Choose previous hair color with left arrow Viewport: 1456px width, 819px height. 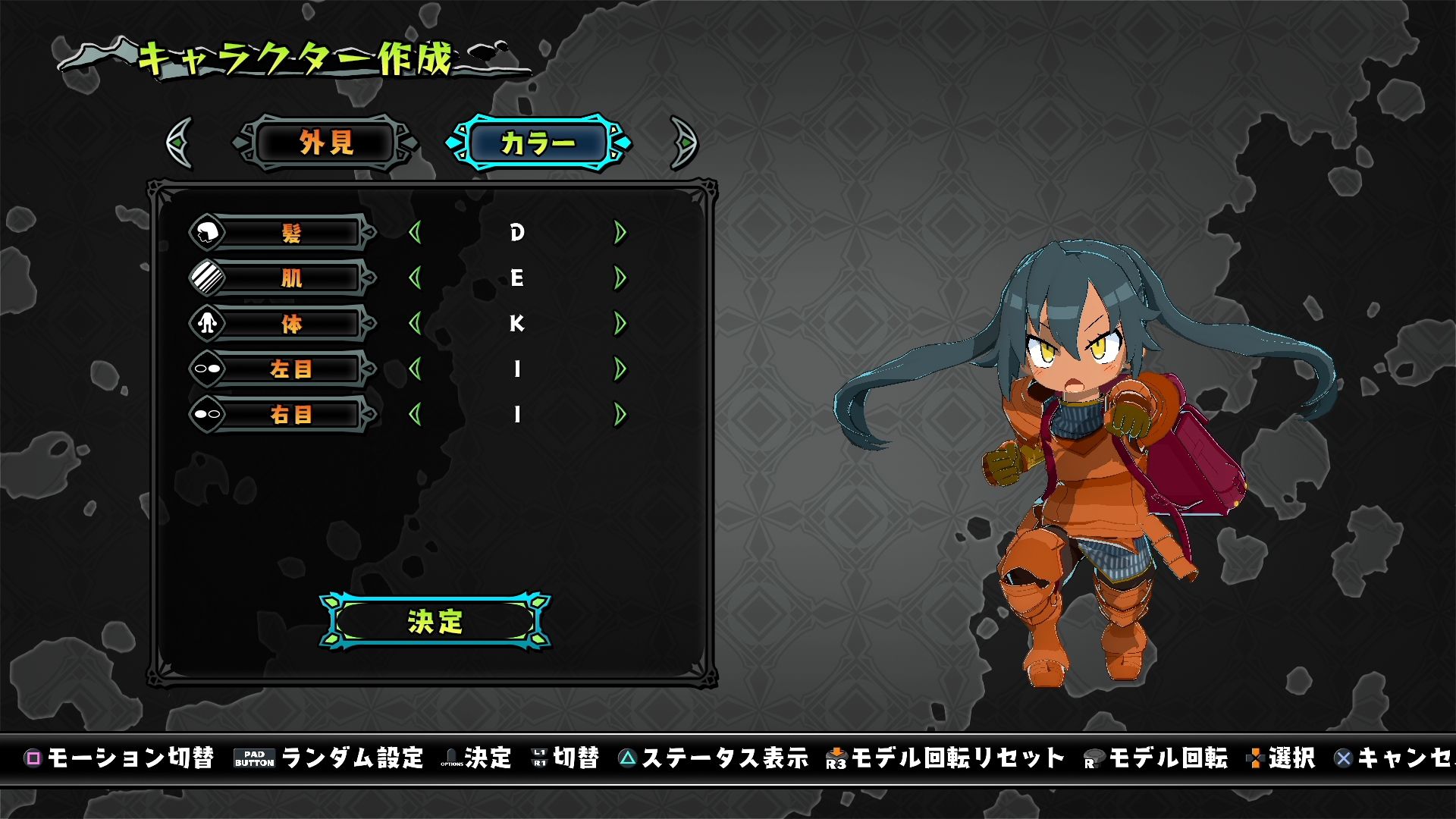pyautogui.click(x=415, y=233)
